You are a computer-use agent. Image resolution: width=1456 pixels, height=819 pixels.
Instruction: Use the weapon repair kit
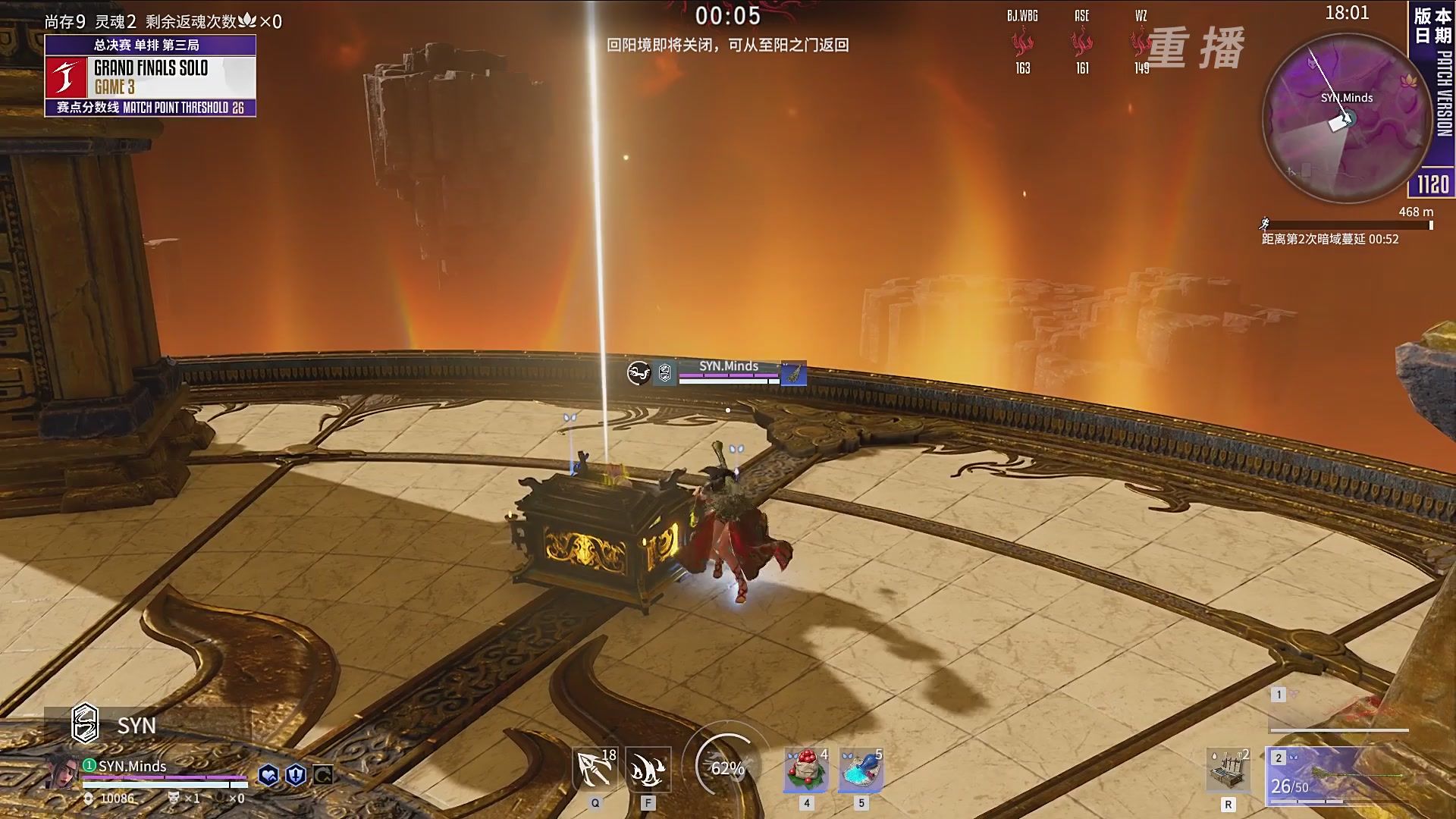(x=1228, y=770)
